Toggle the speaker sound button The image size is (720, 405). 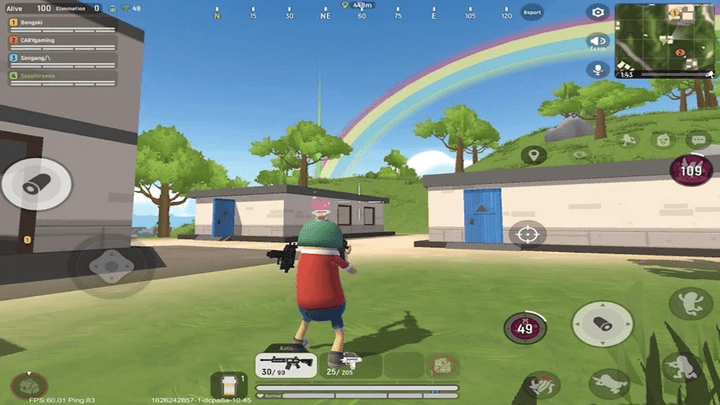click(598, 41)
